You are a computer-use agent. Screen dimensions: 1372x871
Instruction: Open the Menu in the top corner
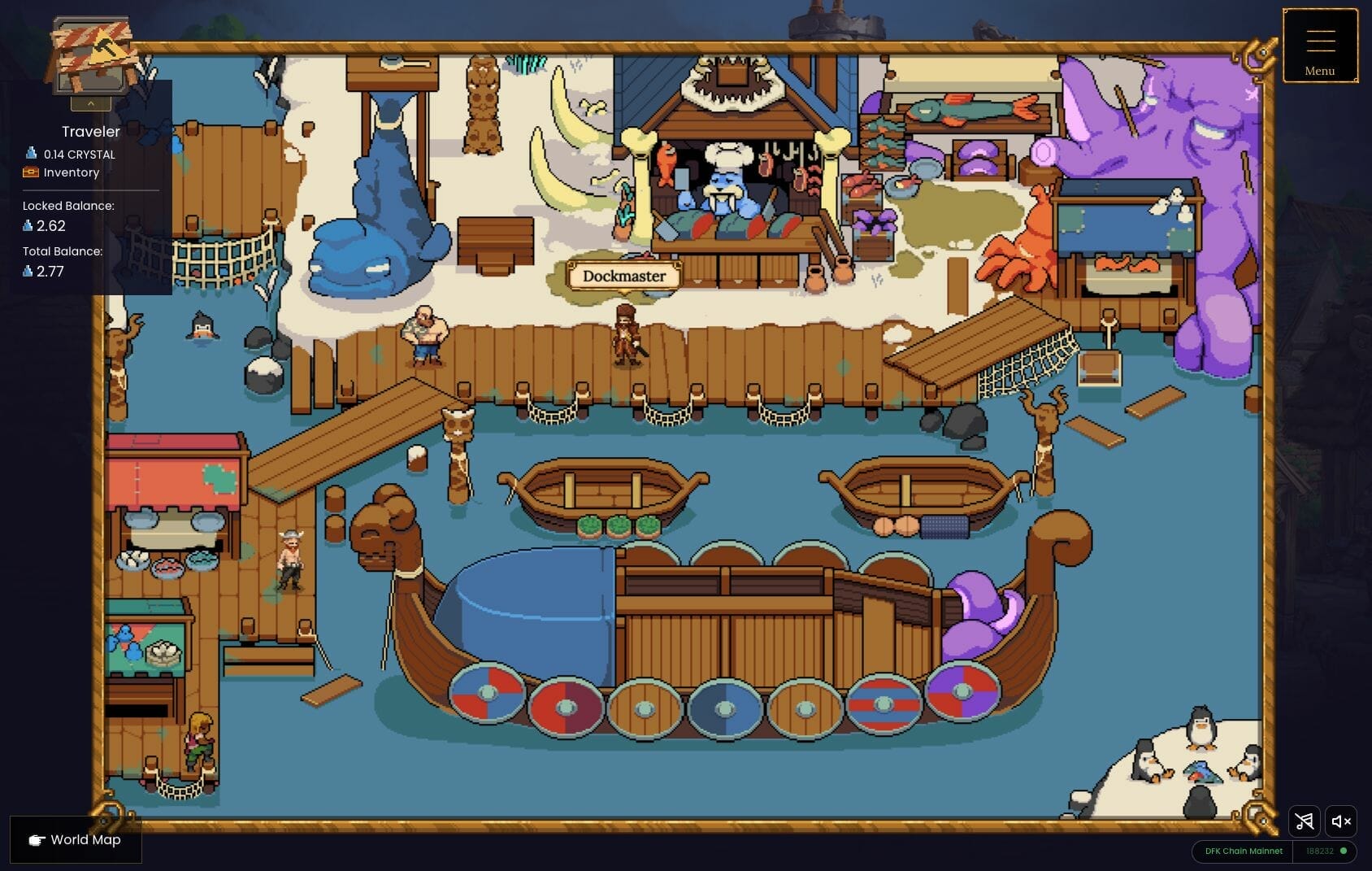pyautogui.click(x=1319, y=46)
